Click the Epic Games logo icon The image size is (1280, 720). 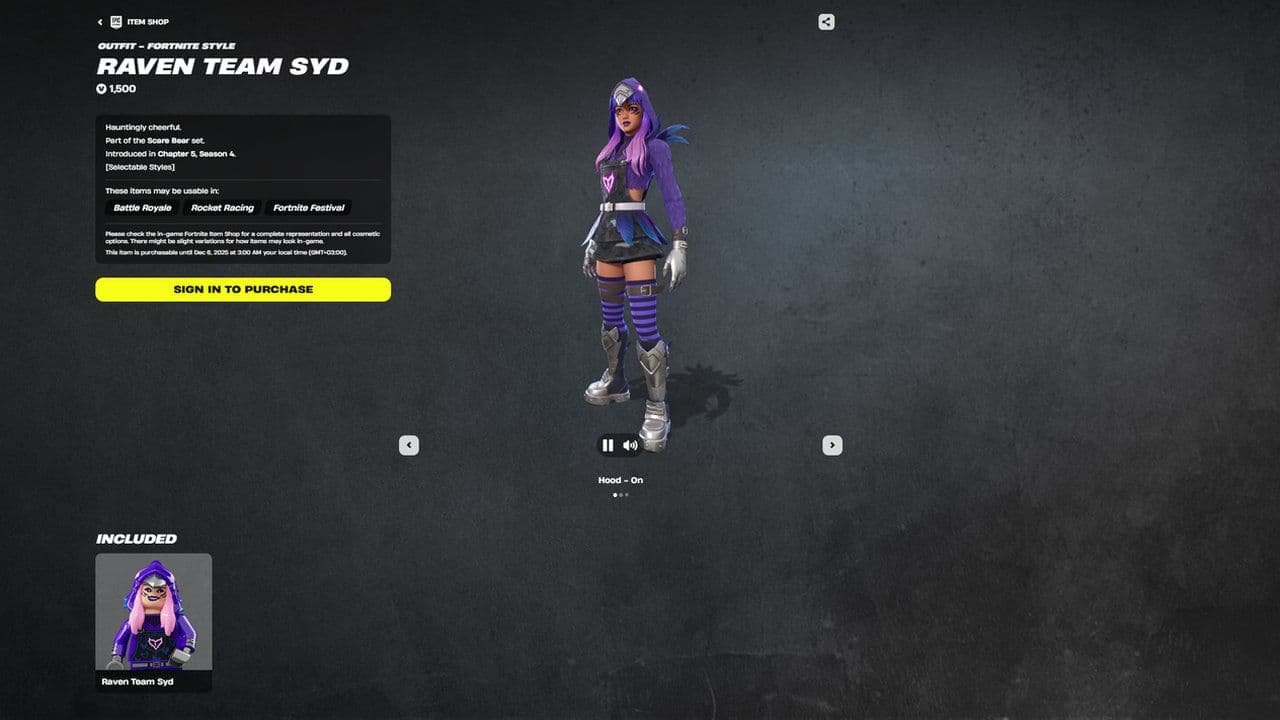[x=116, y=21]
